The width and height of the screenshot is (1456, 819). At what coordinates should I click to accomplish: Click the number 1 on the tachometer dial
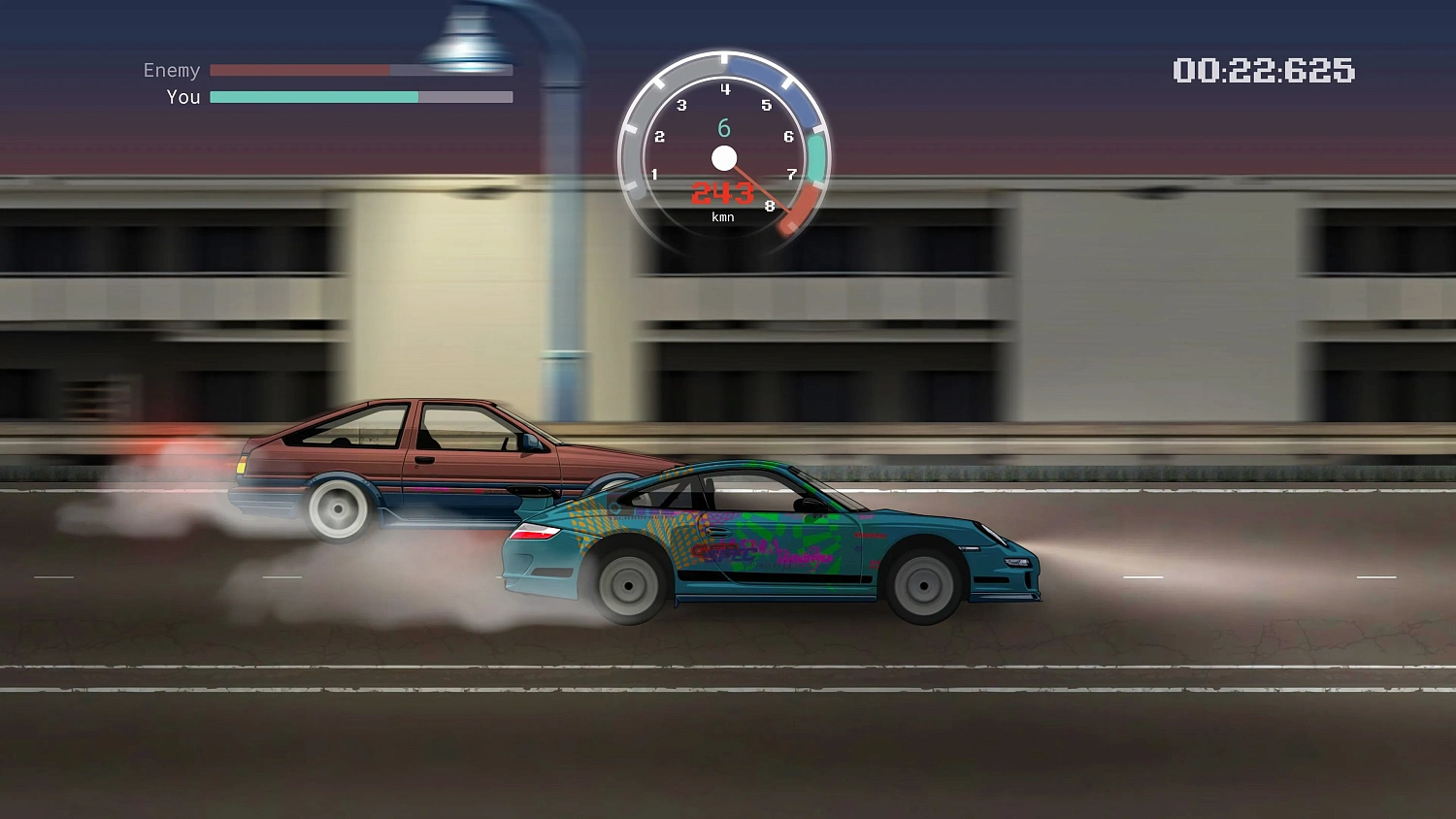tap(655, 175)
